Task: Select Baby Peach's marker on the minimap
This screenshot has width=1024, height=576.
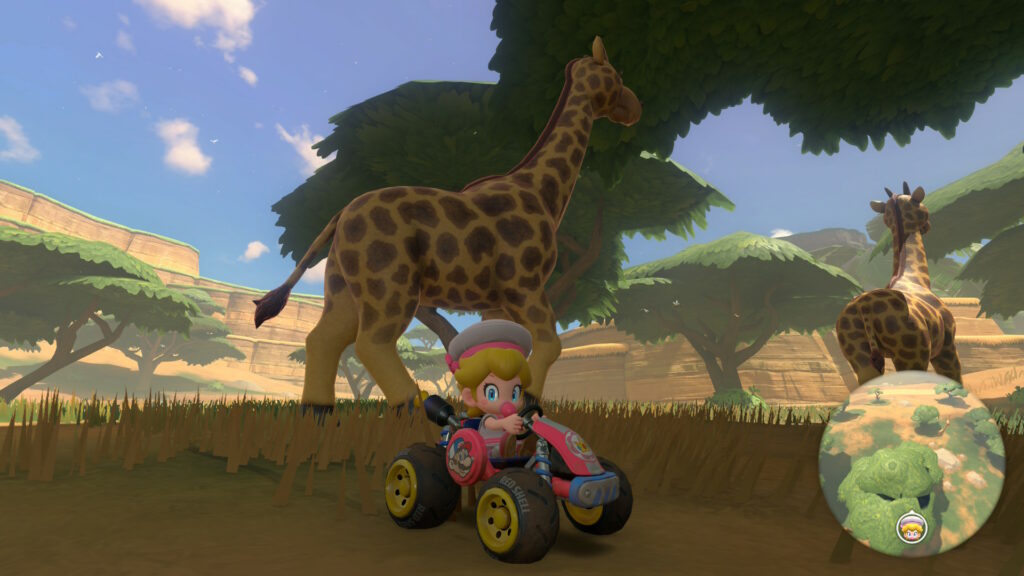Action: 910,527
